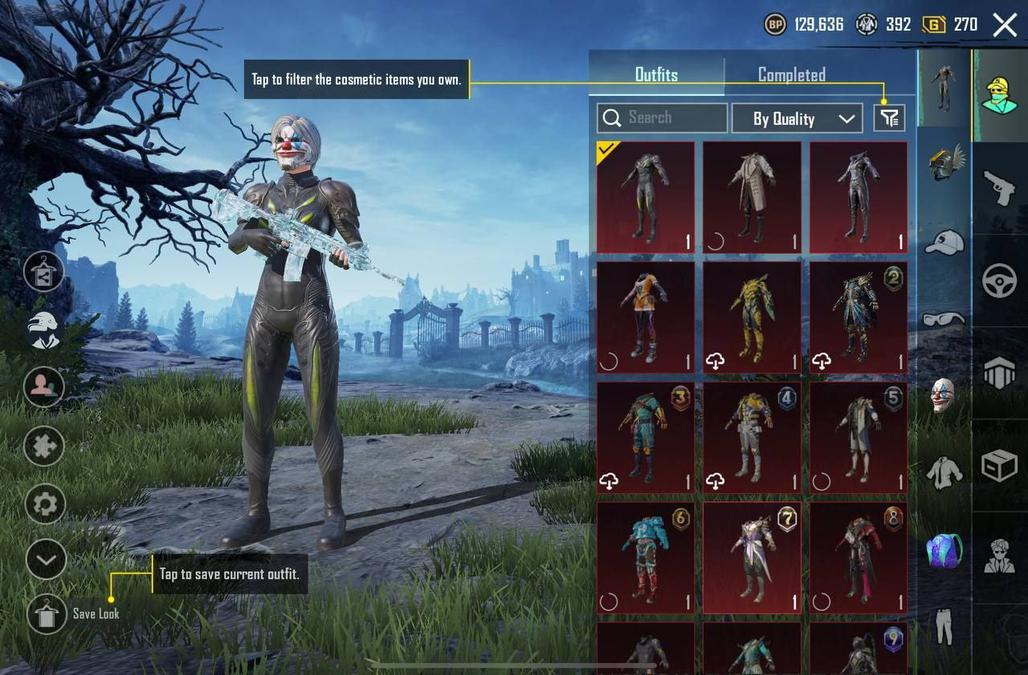Select the baseball cap category

(x=943, y=242)
